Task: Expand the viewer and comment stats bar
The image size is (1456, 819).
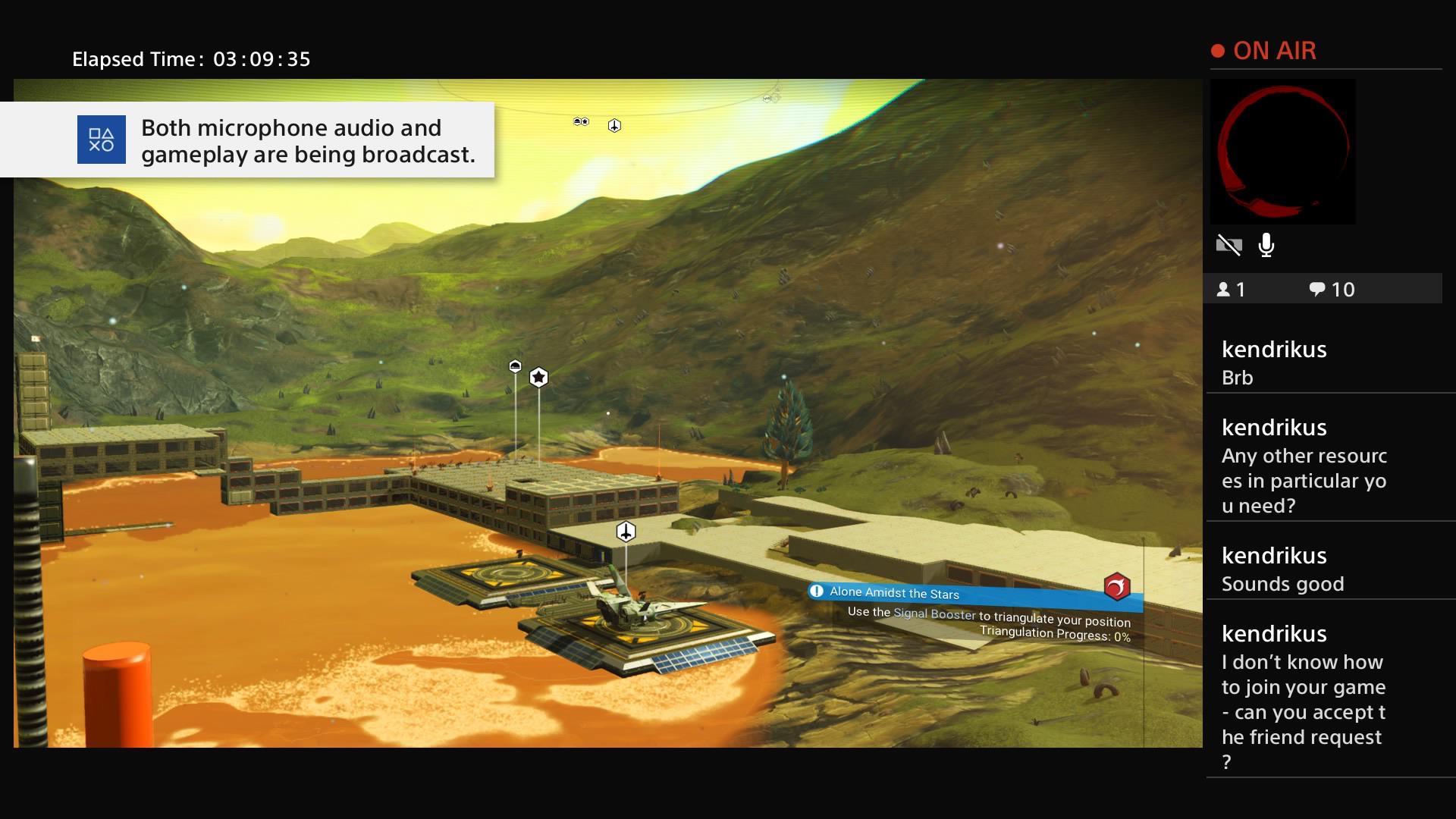Action: [x=1323, y=288]
